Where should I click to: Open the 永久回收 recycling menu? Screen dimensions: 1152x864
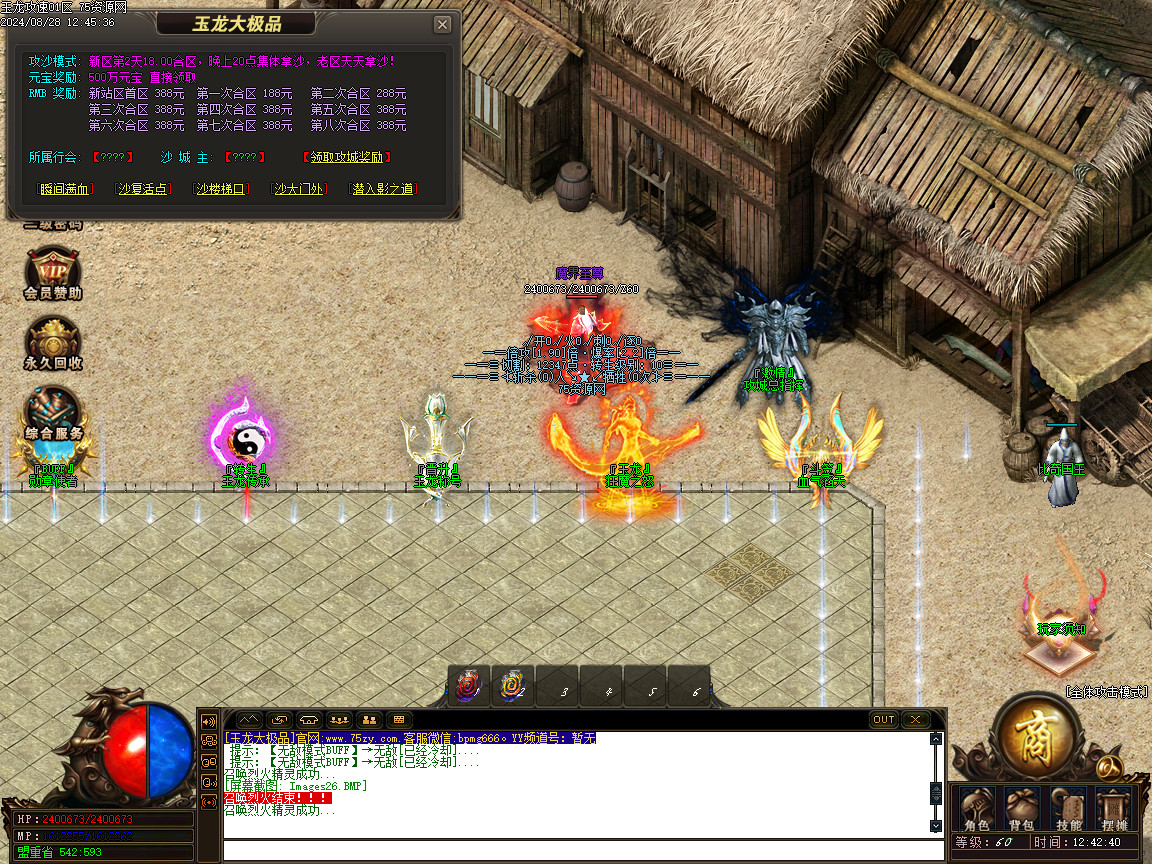pyautogui.click(x=52, y=345)
